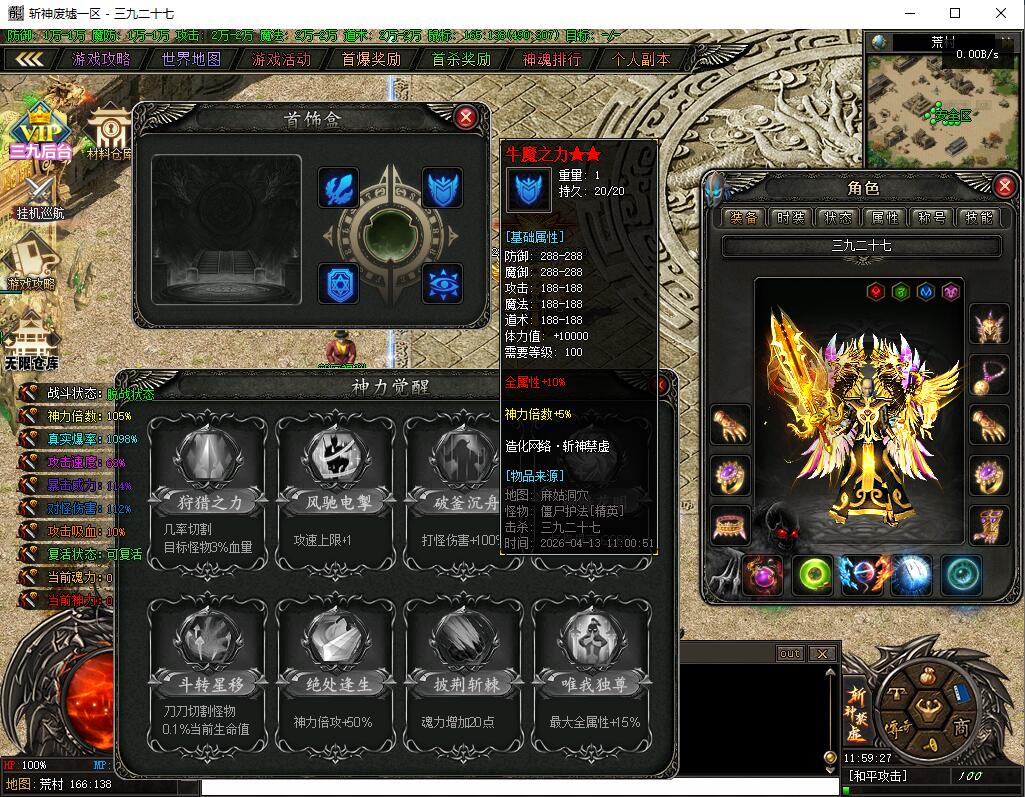Open the 世界地图 world map menu
Viewport: 1025px width, 797px height.
(x=192, y=59)
